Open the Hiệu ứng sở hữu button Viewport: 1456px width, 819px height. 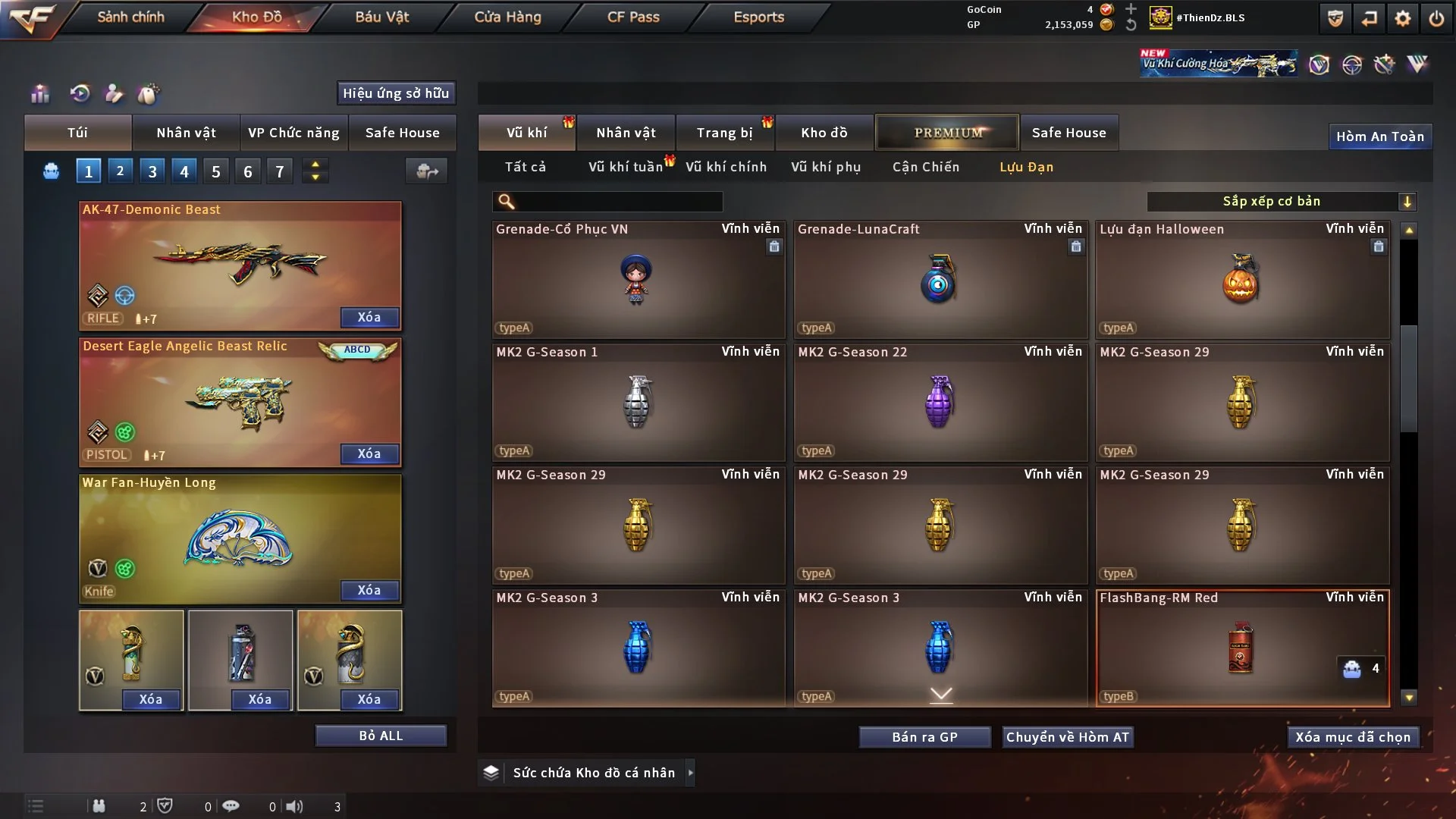pos(396,93)
